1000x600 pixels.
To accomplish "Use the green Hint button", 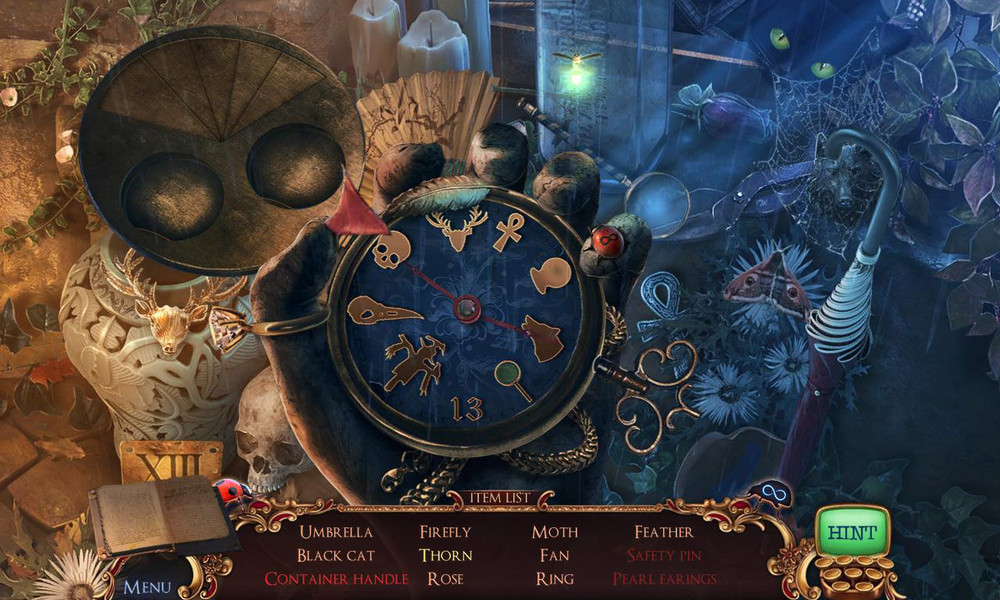I will pos(851,532).
